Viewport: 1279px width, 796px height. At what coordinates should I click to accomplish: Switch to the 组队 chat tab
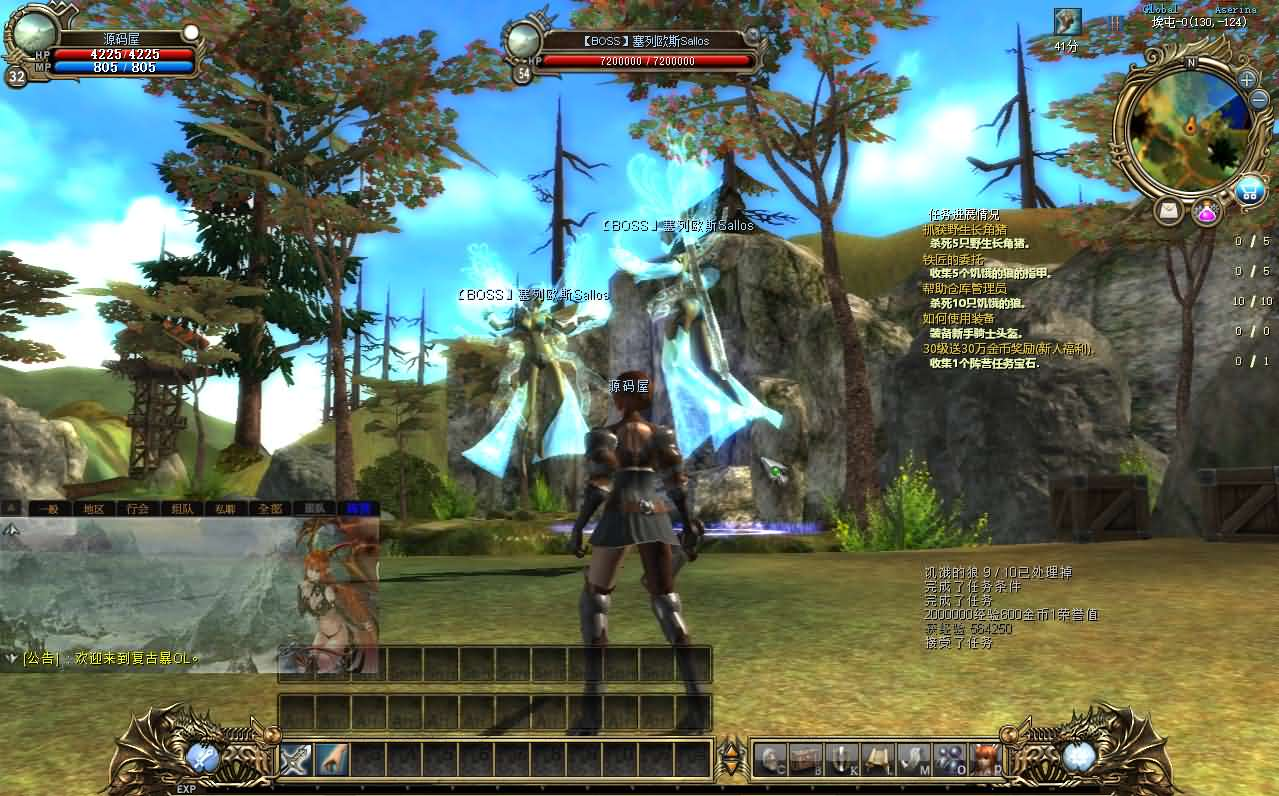tap(181, 508)
